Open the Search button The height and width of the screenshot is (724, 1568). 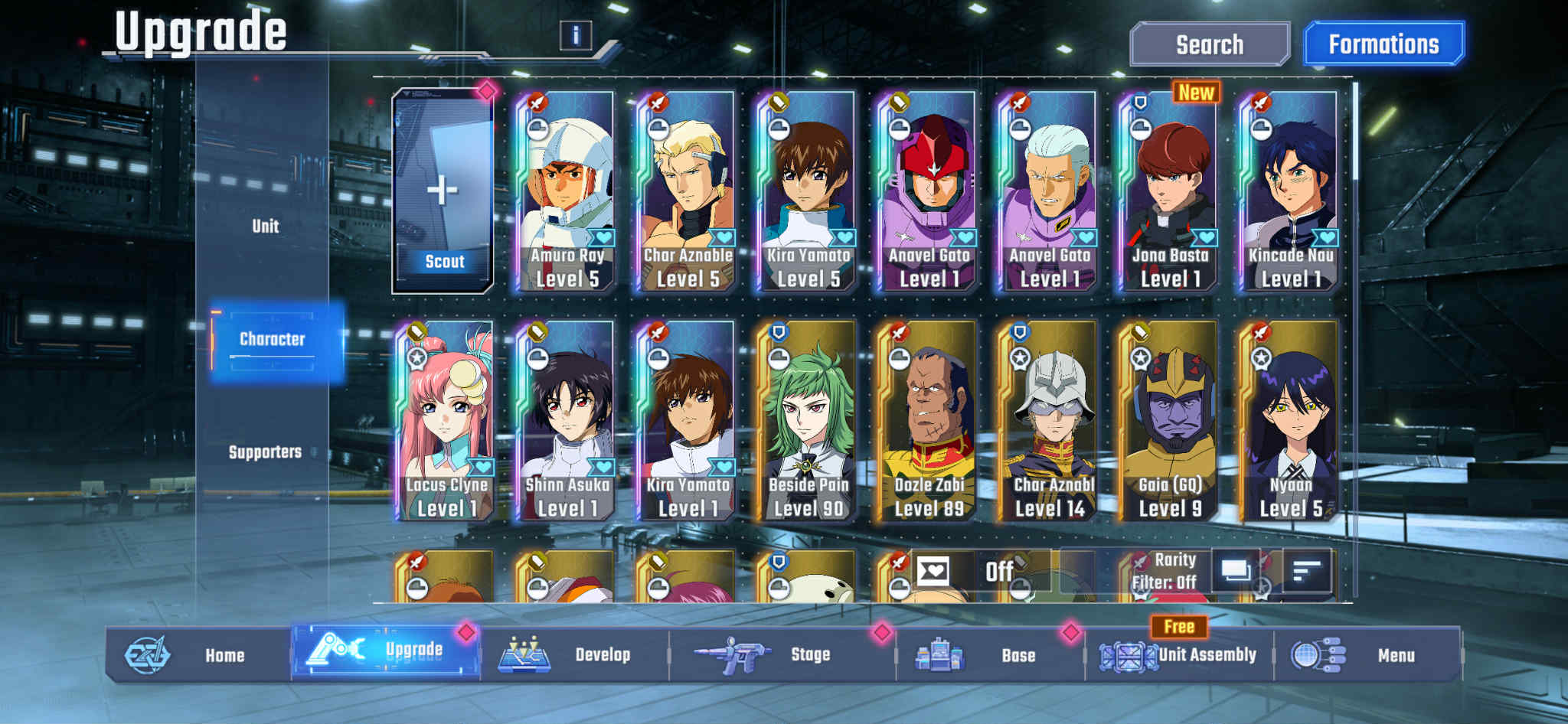pos(1210,44)
